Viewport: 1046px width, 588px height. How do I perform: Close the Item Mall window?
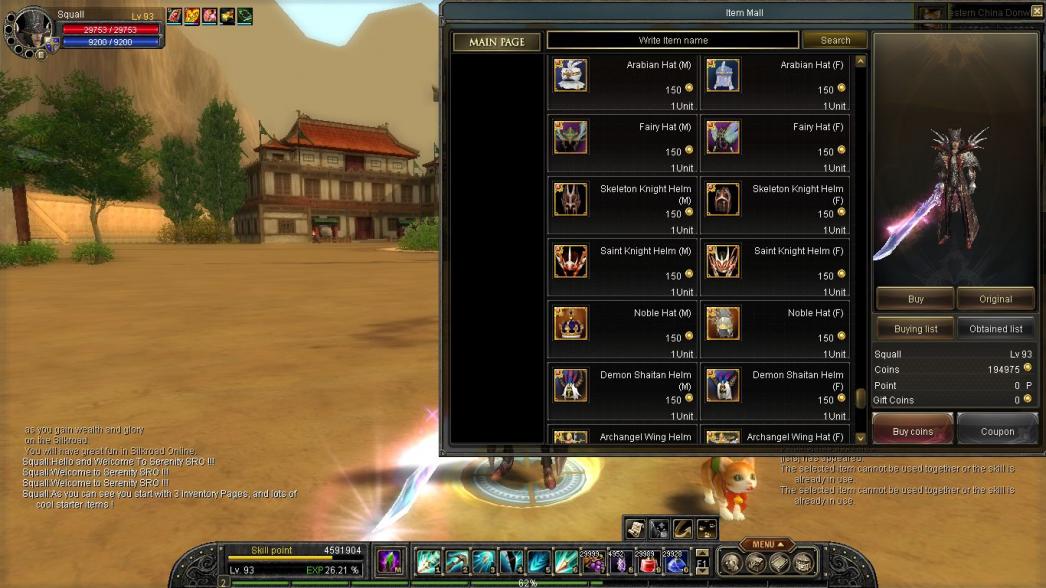1036,11
